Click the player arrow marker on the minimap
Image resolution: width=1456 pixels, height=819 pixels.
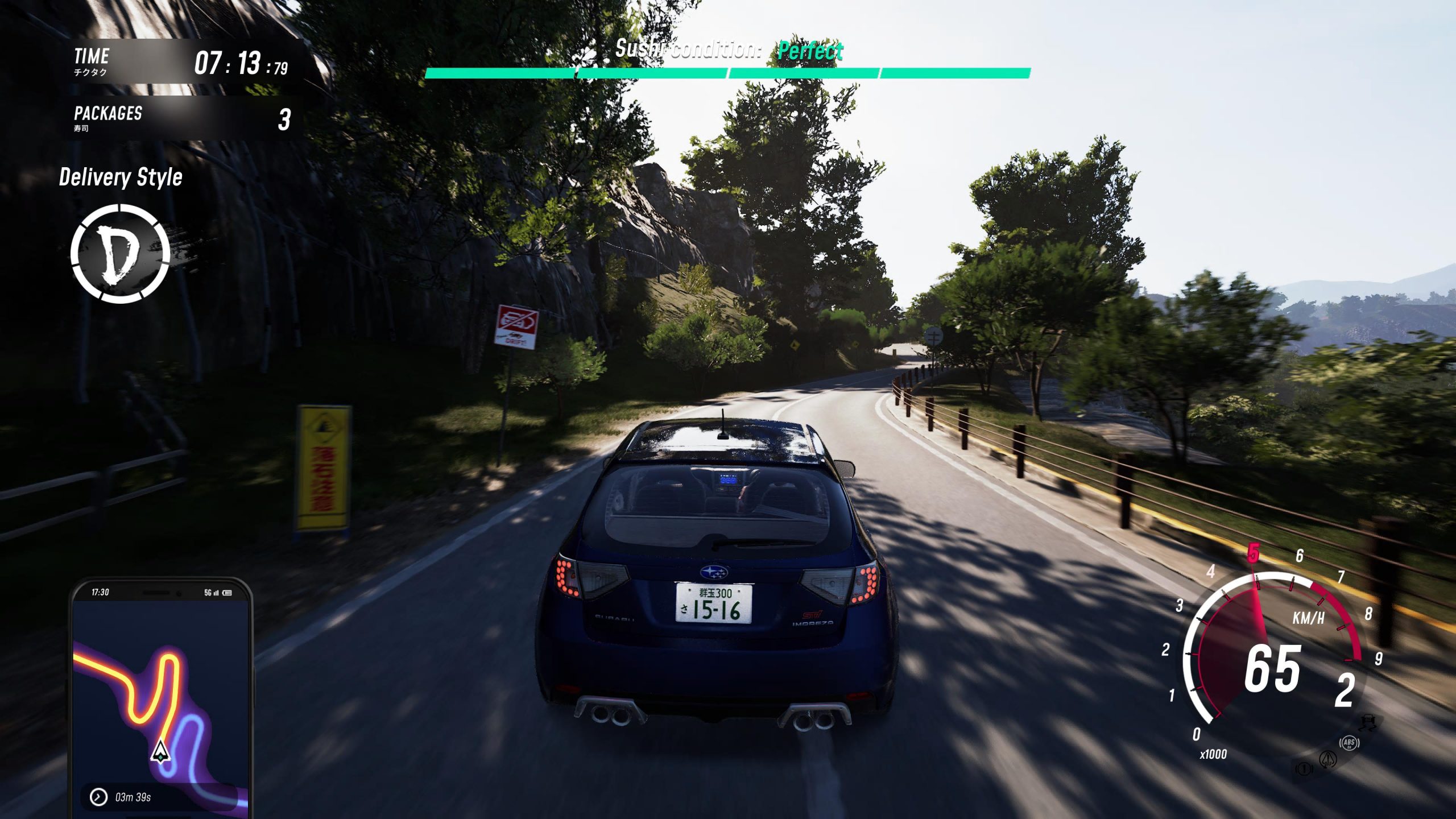pyautogui.click(x=160, y=751)
